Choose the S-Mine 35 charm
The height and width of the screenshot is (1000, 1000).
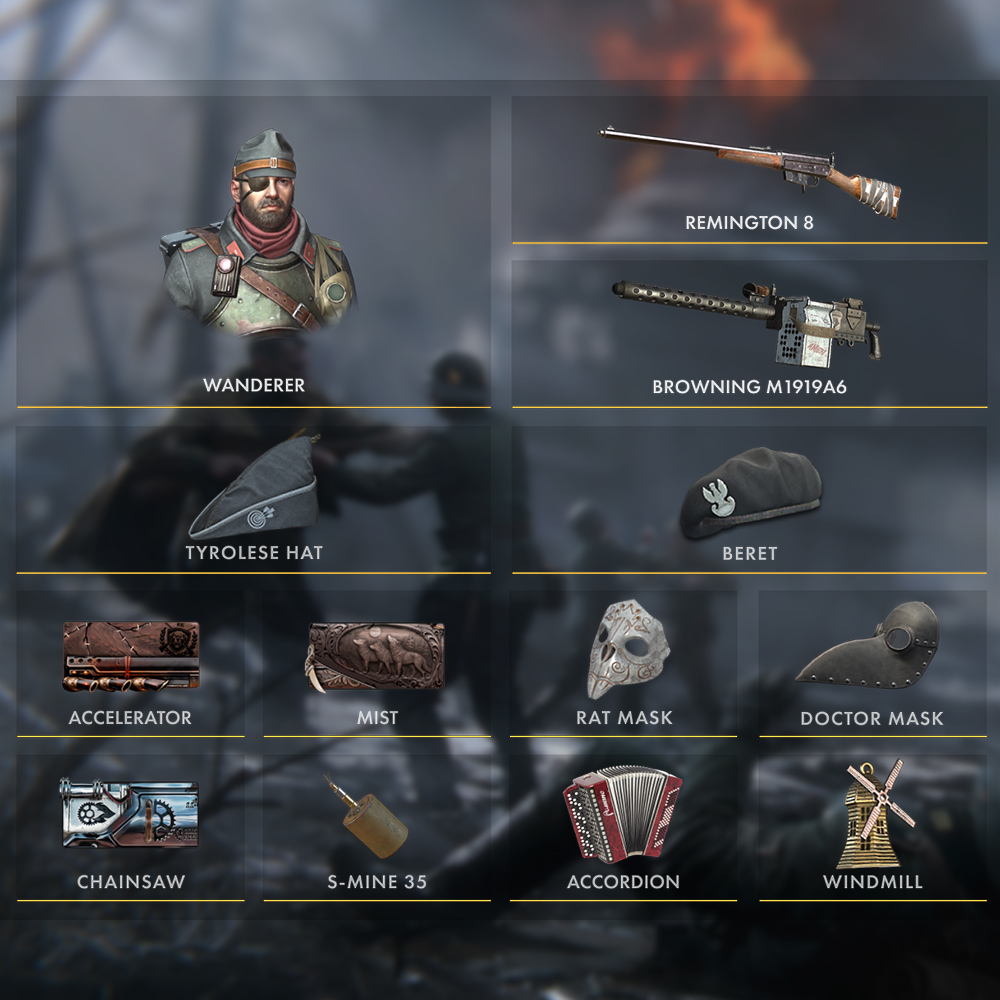click(377, 827)
